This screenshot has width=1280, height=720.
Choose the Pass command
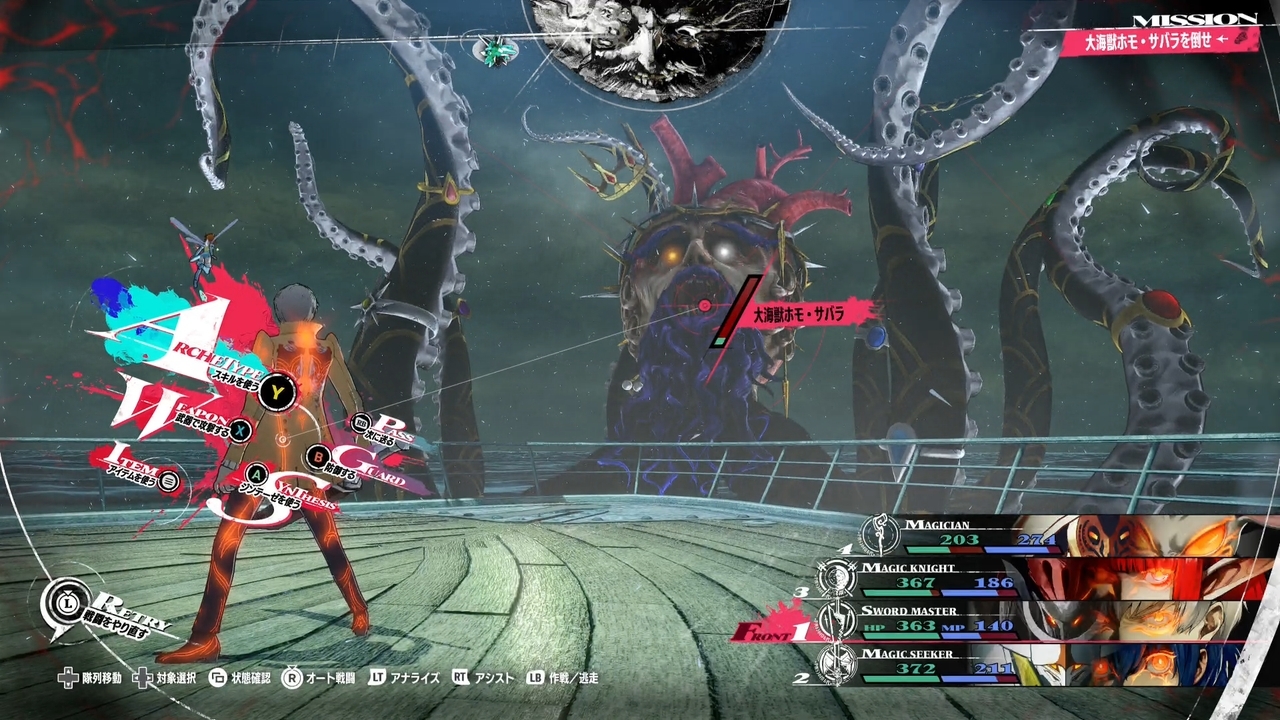coord(362,424)
